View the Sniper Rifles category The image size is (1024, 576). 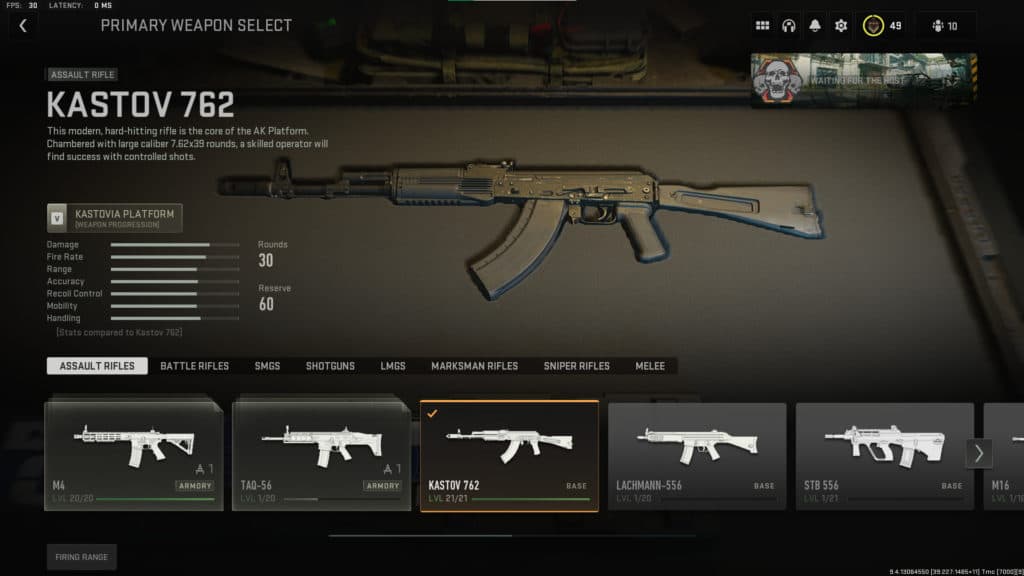coord(576,366)
